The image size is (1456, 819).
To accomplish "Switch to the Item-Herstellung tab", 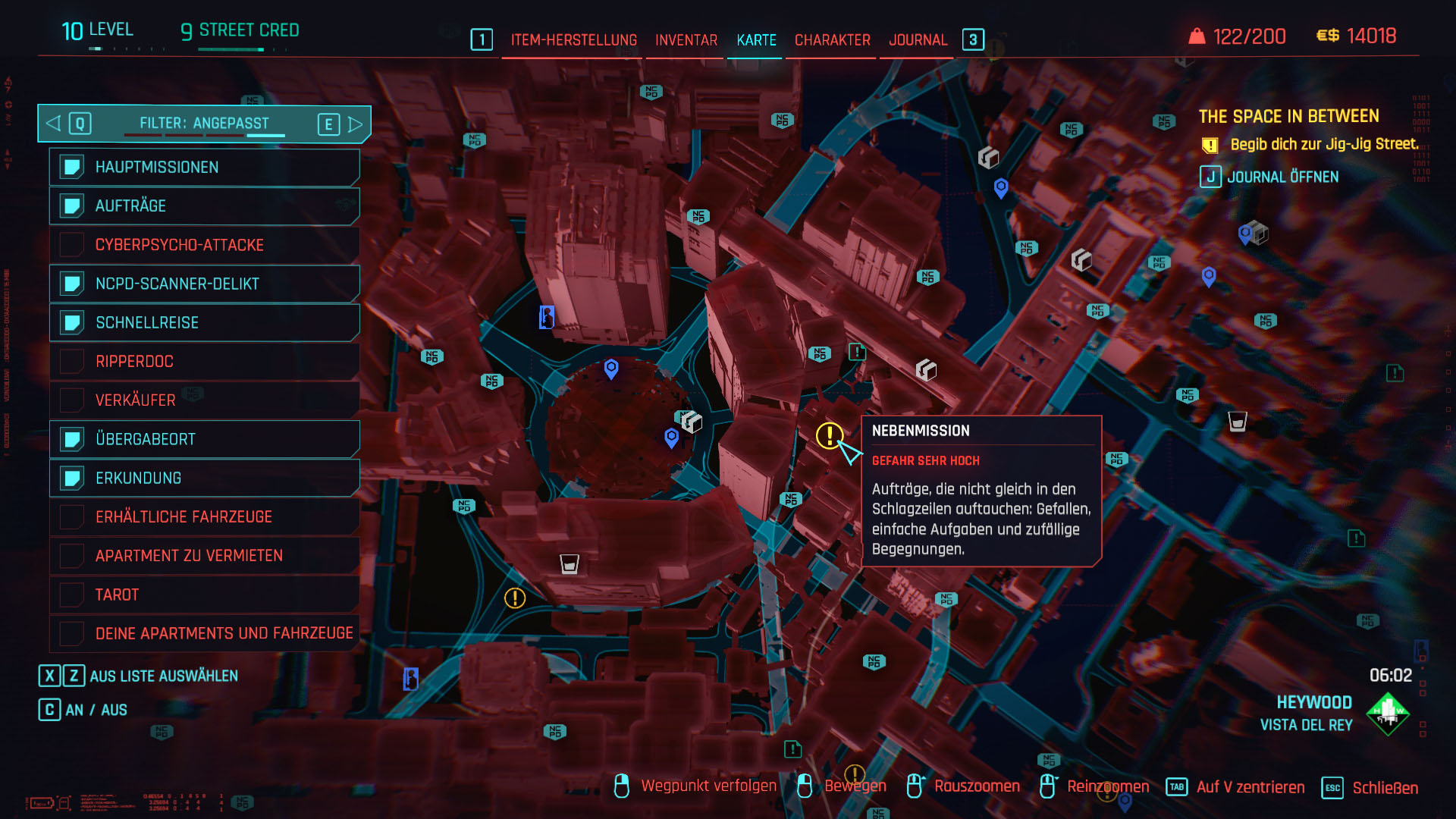I will [x=573, y=40].
